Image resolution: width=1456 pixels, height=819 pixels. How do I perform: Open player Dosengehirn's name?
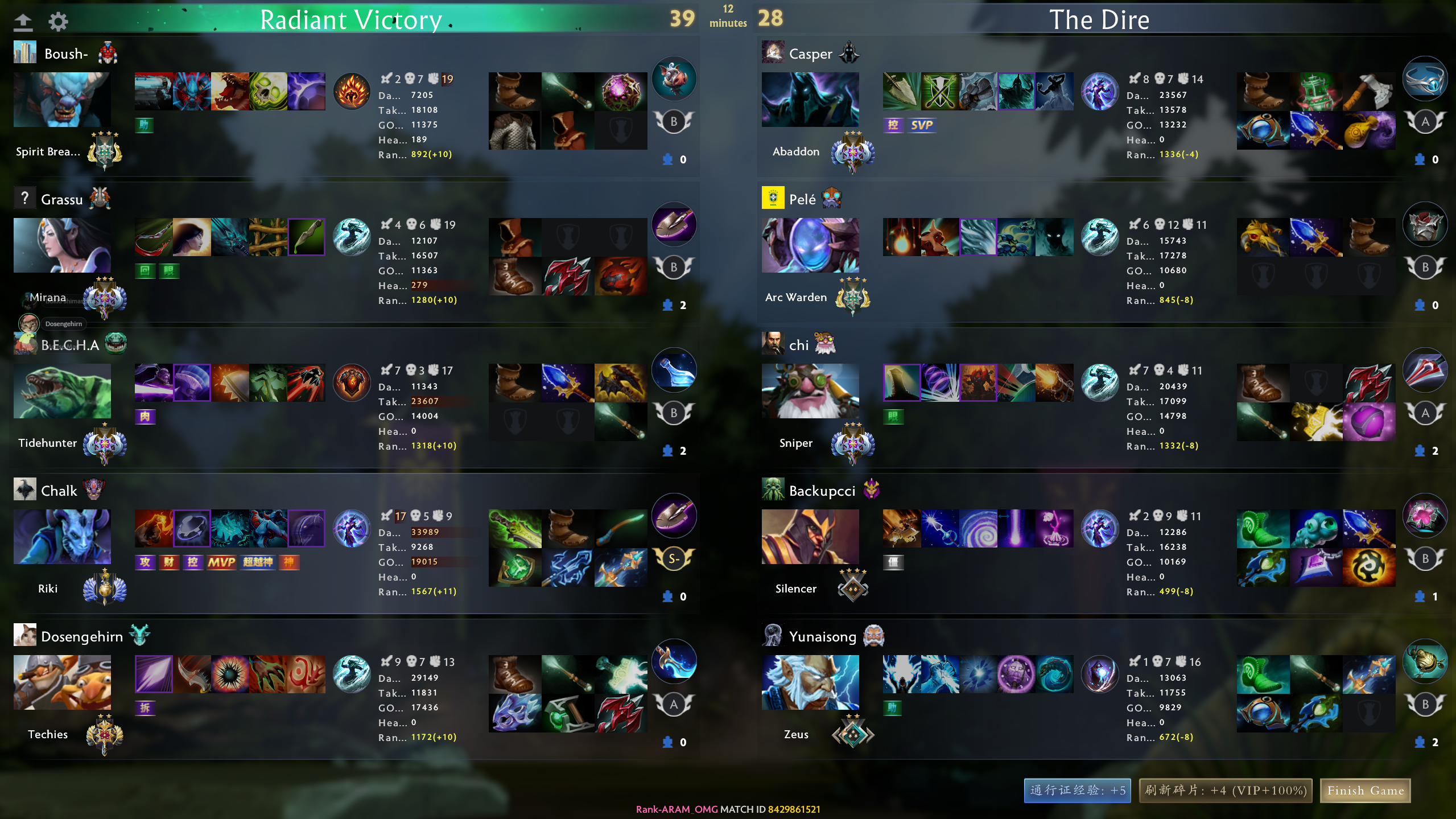coord(82,636)
